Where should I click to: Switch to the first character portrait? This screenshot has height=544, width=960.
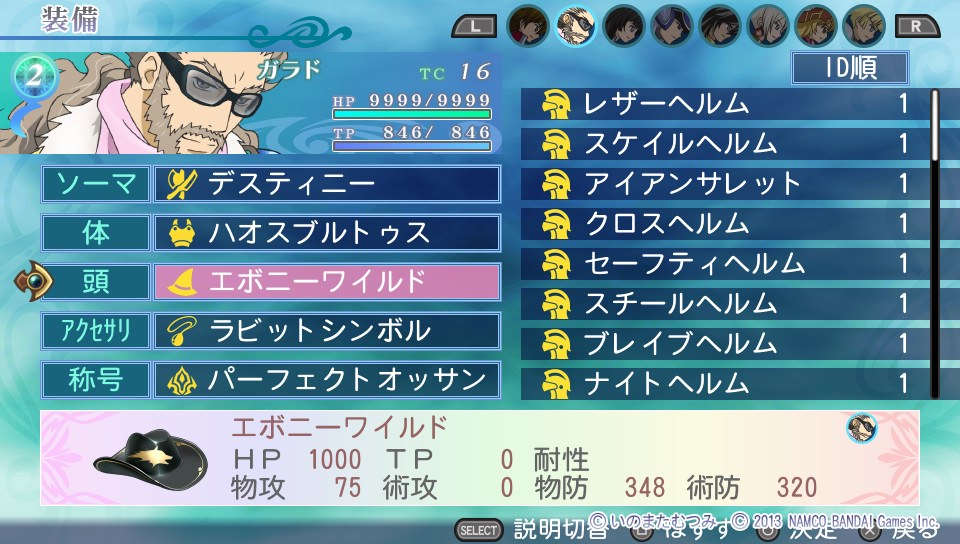click(x=527, y=25)
